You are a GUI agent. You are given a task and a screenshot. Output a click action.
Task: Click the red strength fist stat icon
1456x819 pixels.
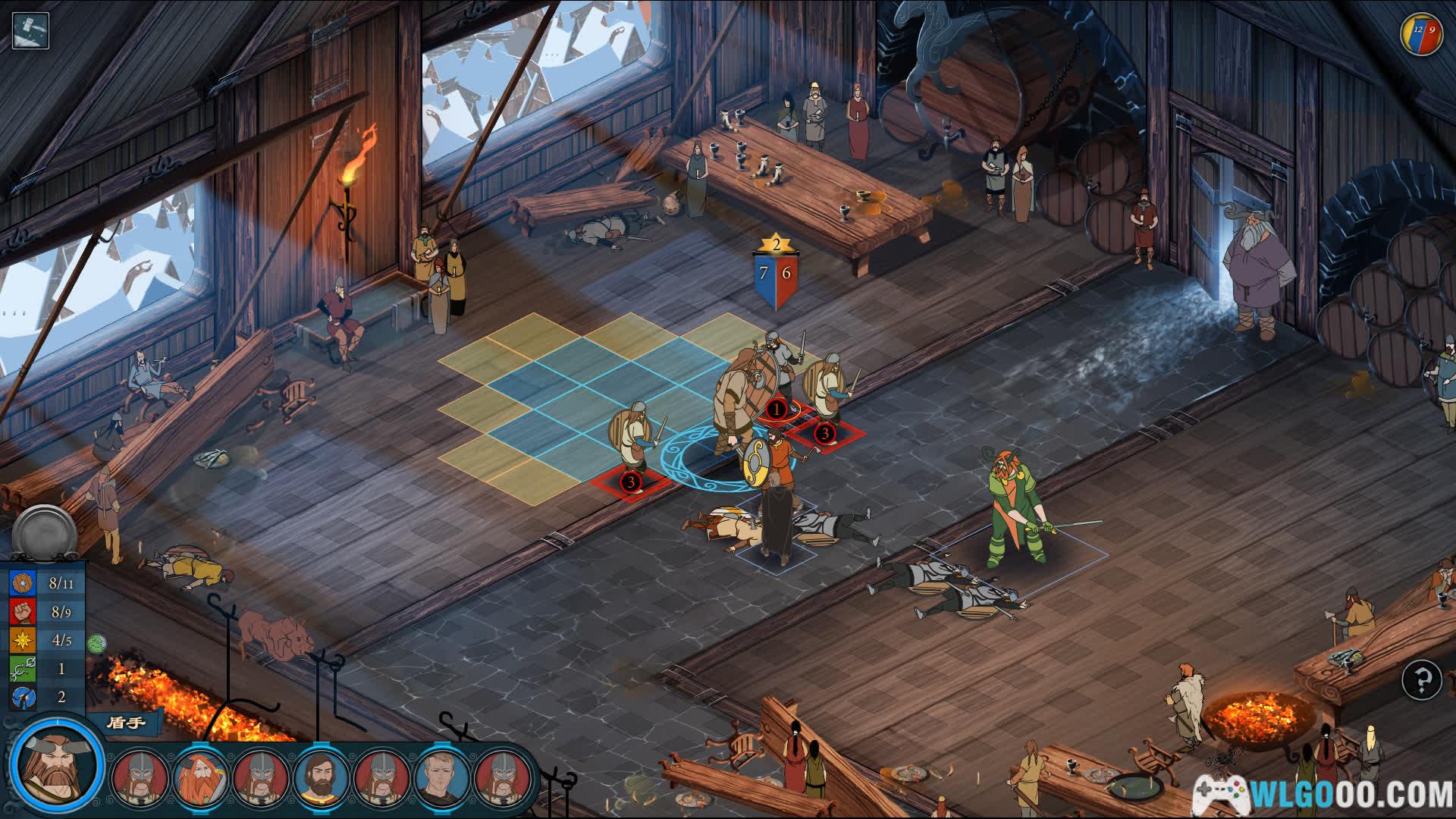[22, 611]
